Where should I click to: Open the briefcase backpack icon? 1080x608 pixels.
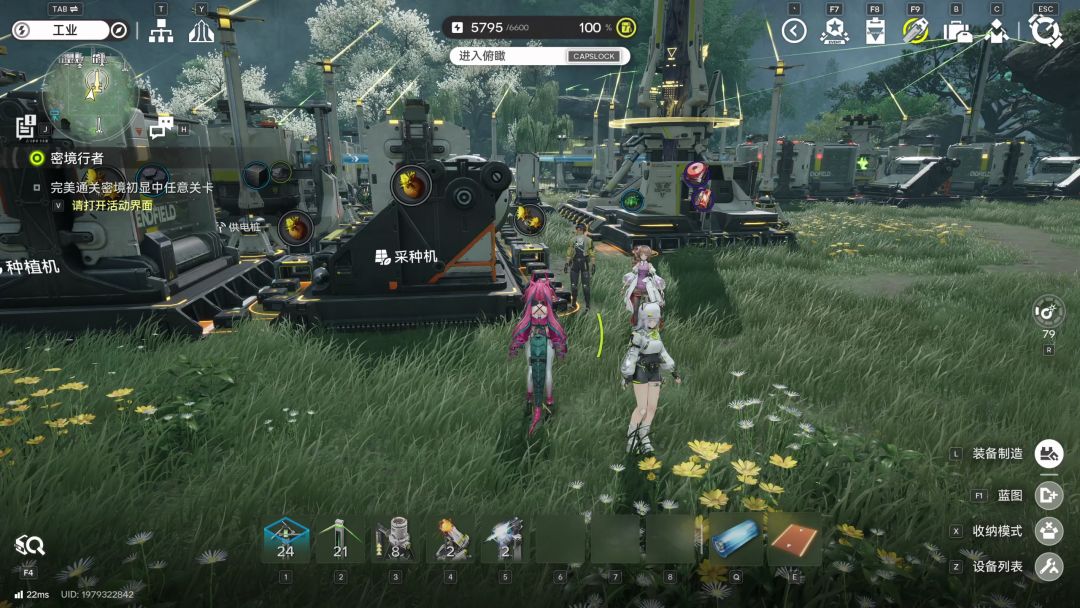(957, 31)
